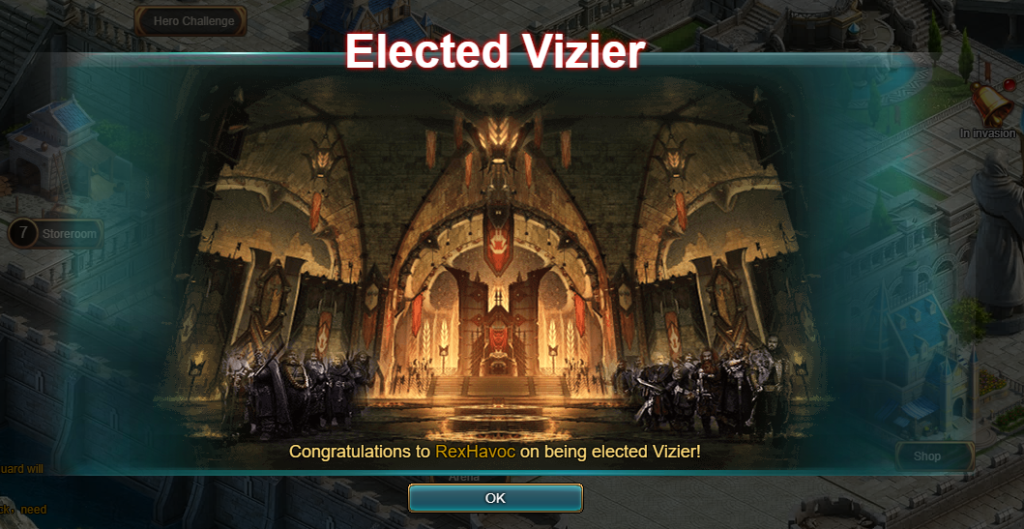Click the RexHavoc player name link
The height and width of the screenshot is (529, 1024).
point(475,451)
